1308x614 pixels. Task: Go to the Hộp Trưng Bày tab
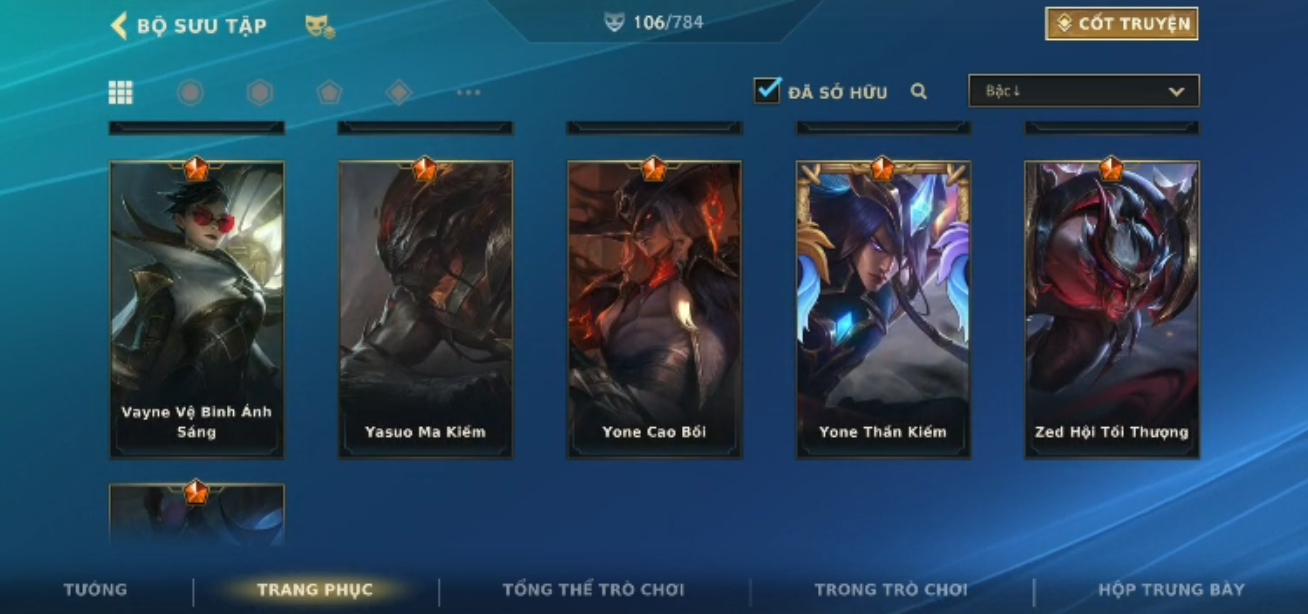(1171, 589)
